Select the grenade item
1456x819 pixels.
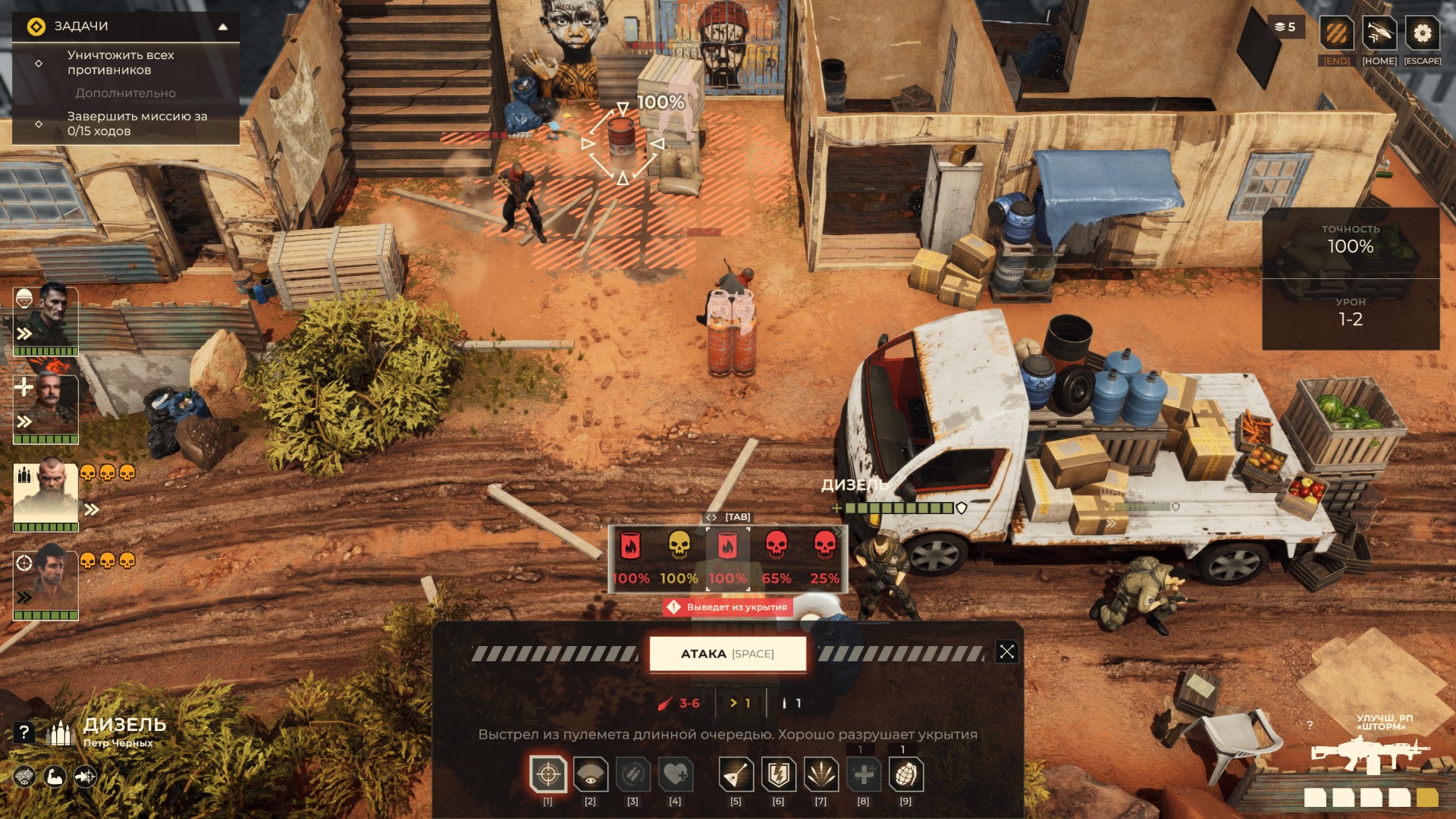point(905,775)
